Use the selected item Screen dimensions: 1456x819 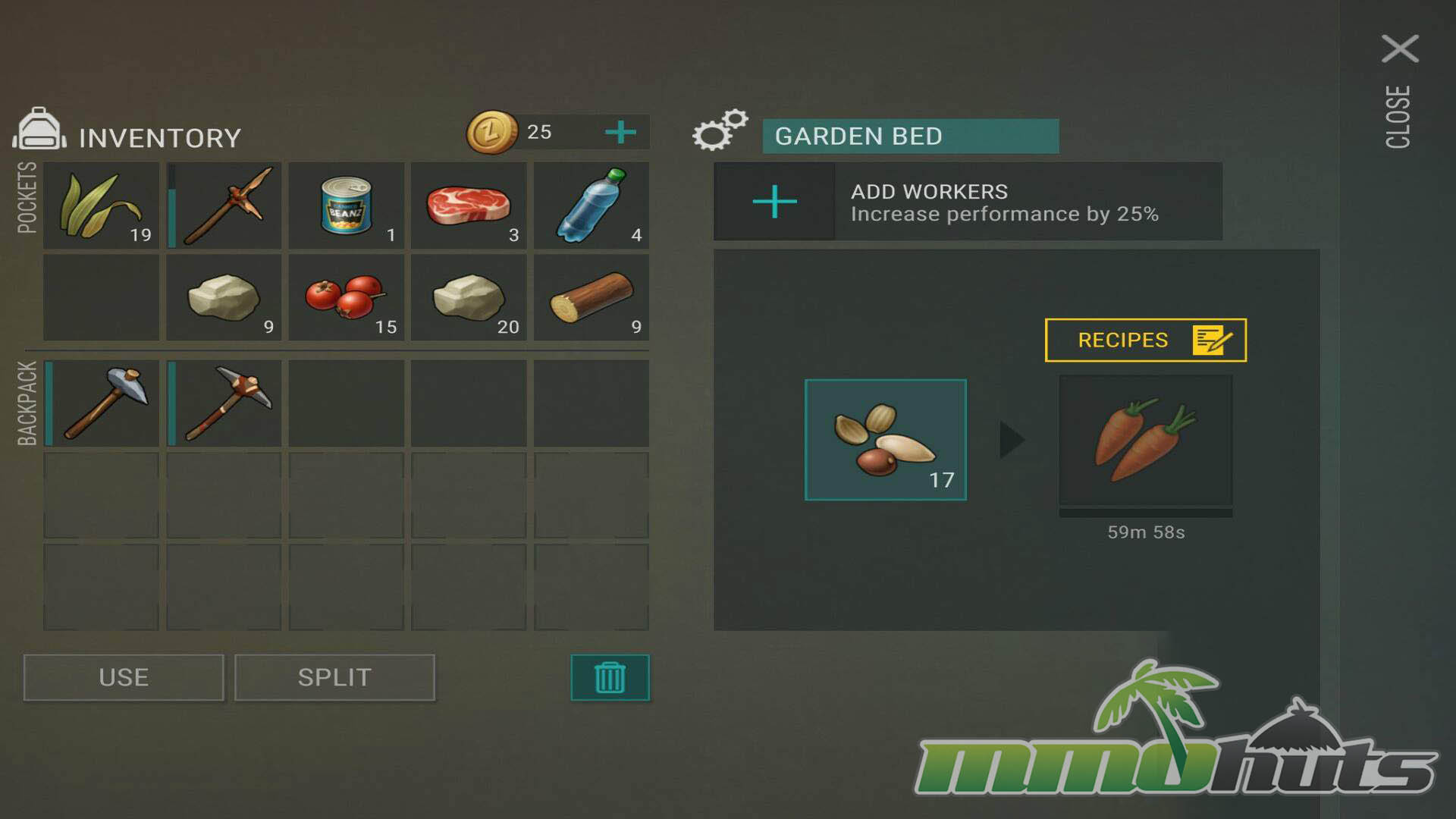coord(124,677)
